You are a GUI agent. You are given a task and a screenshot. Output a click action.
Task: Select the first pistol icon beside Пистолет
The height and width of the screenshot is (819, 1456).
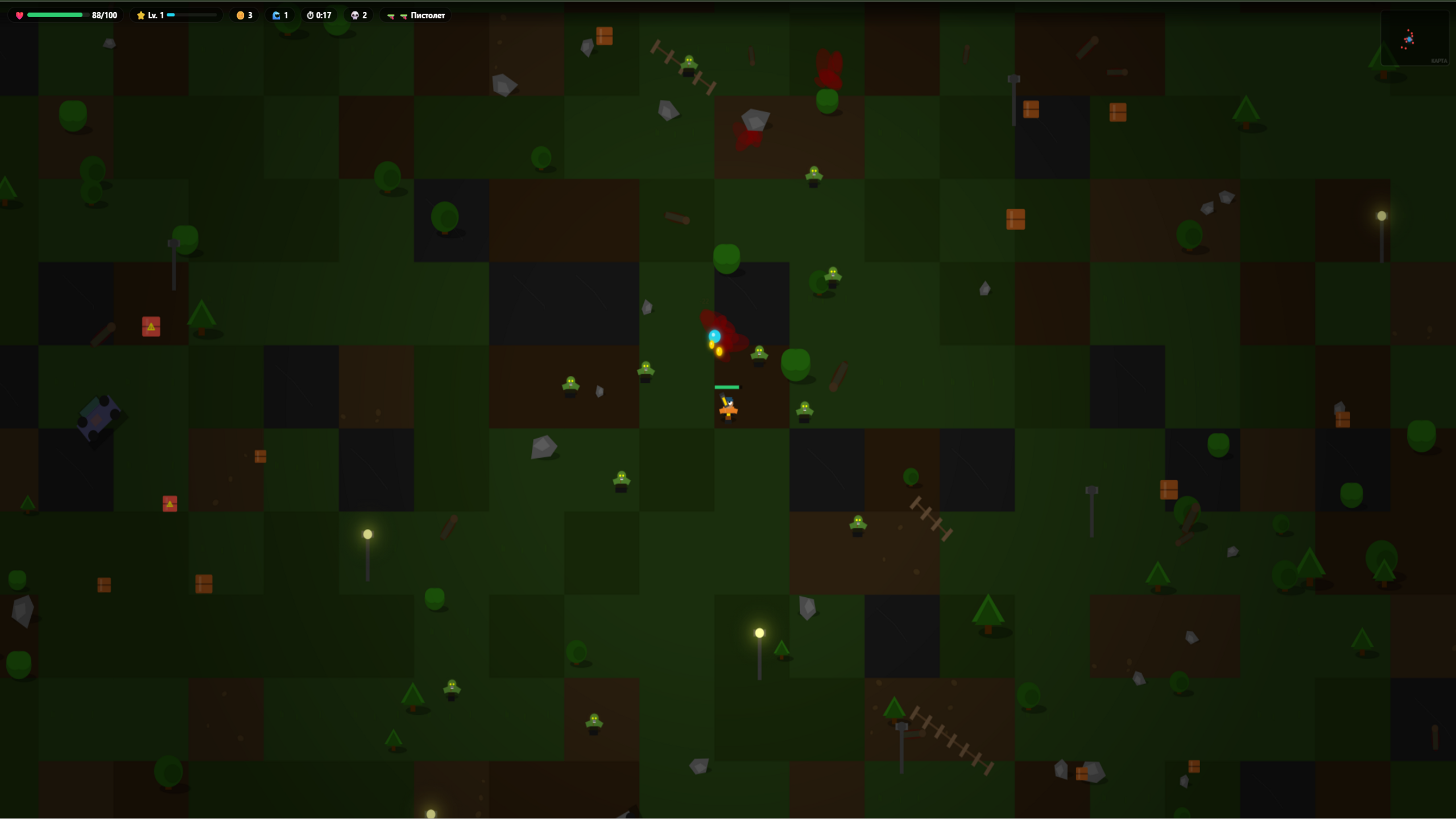tap(391, 16)
